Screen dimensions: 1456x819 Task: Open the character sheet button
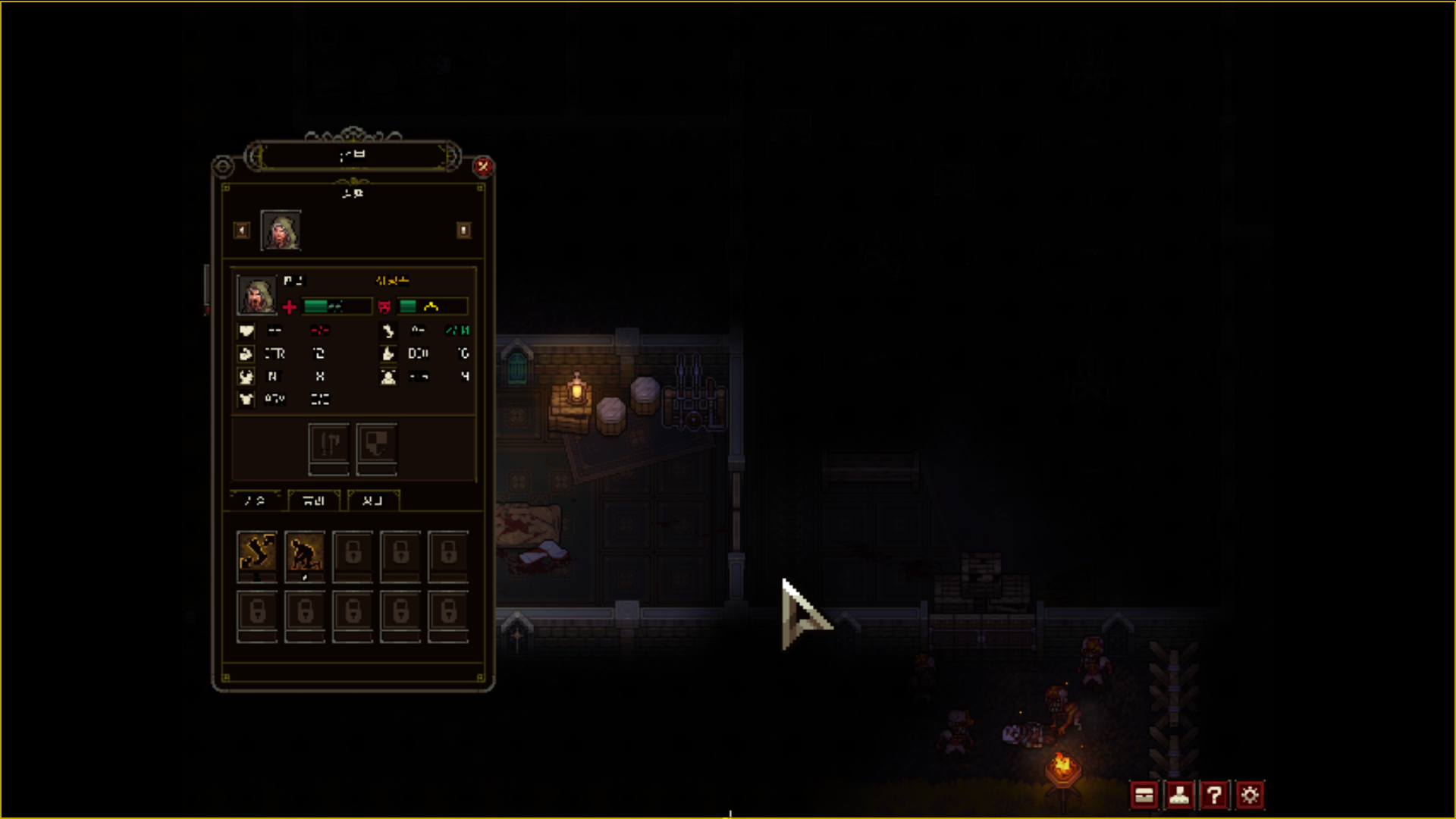click(x=1179, y=795)
